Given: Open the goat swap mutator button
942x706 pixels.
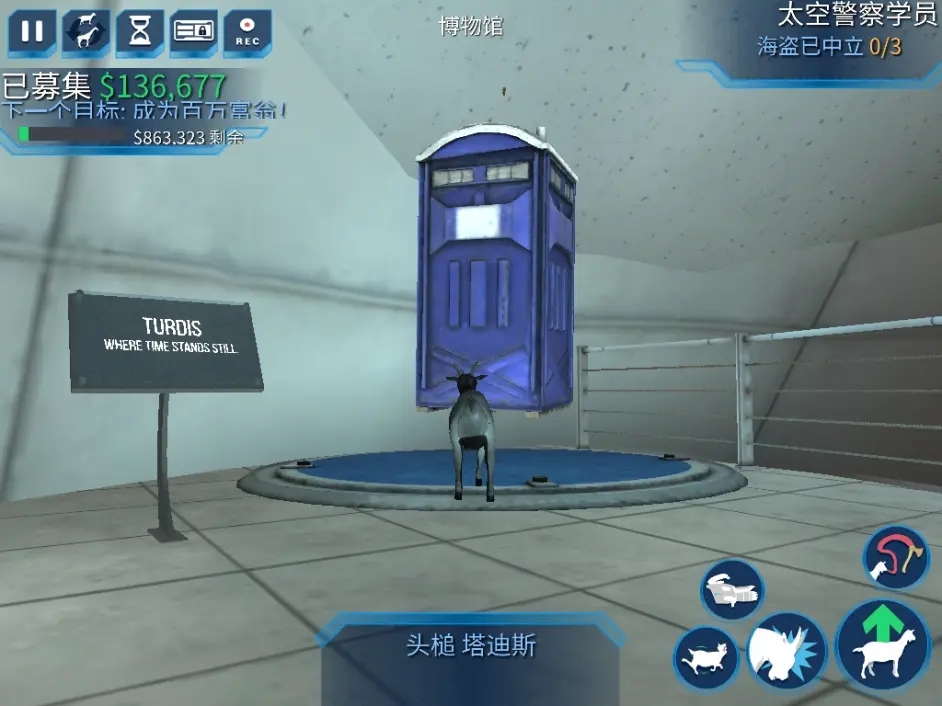Looking at the screenshot, I should [x=87, y=31].
